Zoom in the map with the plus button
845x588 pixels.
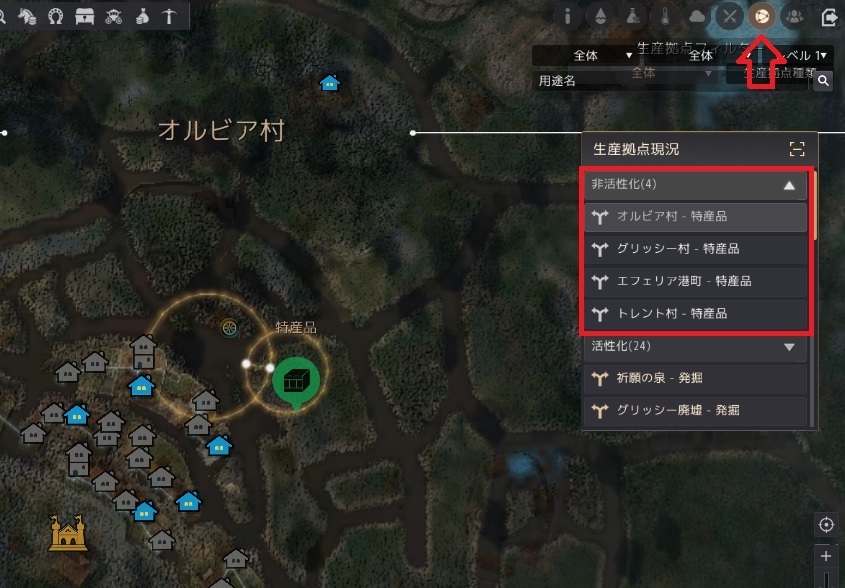click(826, 556)
